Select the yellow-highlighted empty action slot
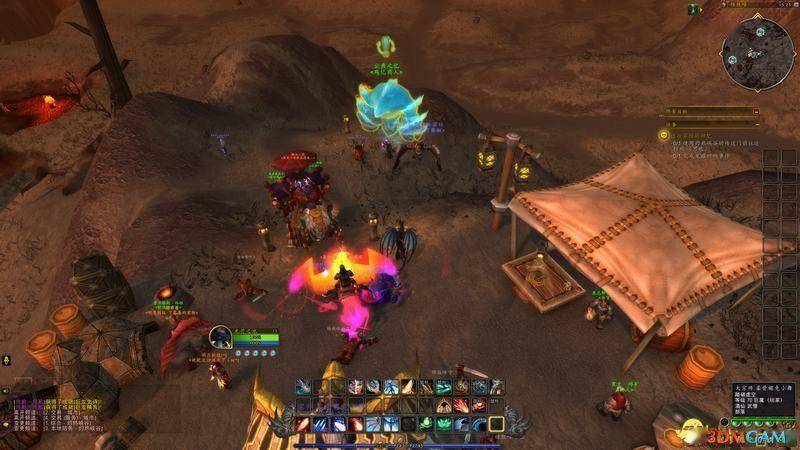 tap(495, 424)
